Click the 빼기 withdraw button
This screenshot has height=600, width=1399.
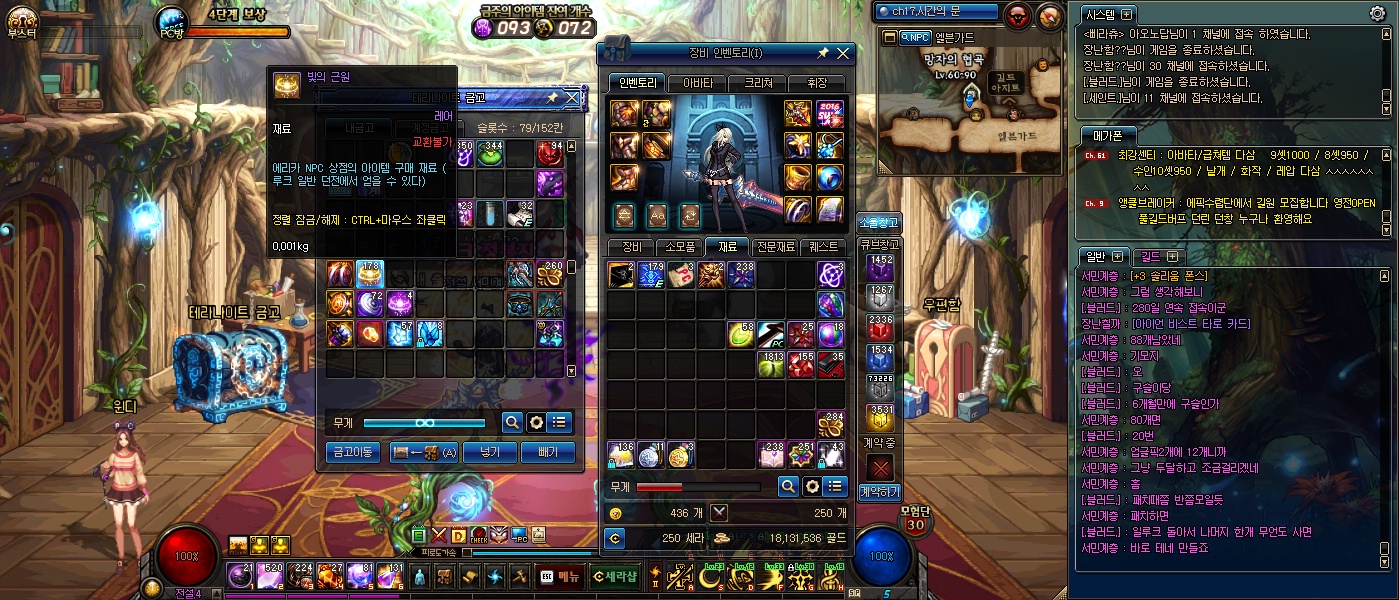coord(548,452)
